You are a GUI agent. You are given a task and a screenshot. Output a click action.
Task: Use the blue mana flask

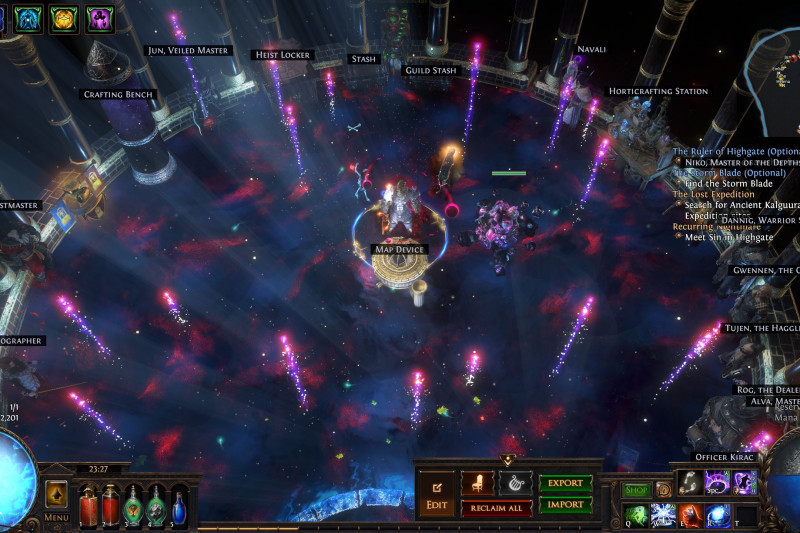[x=179, y=505]
